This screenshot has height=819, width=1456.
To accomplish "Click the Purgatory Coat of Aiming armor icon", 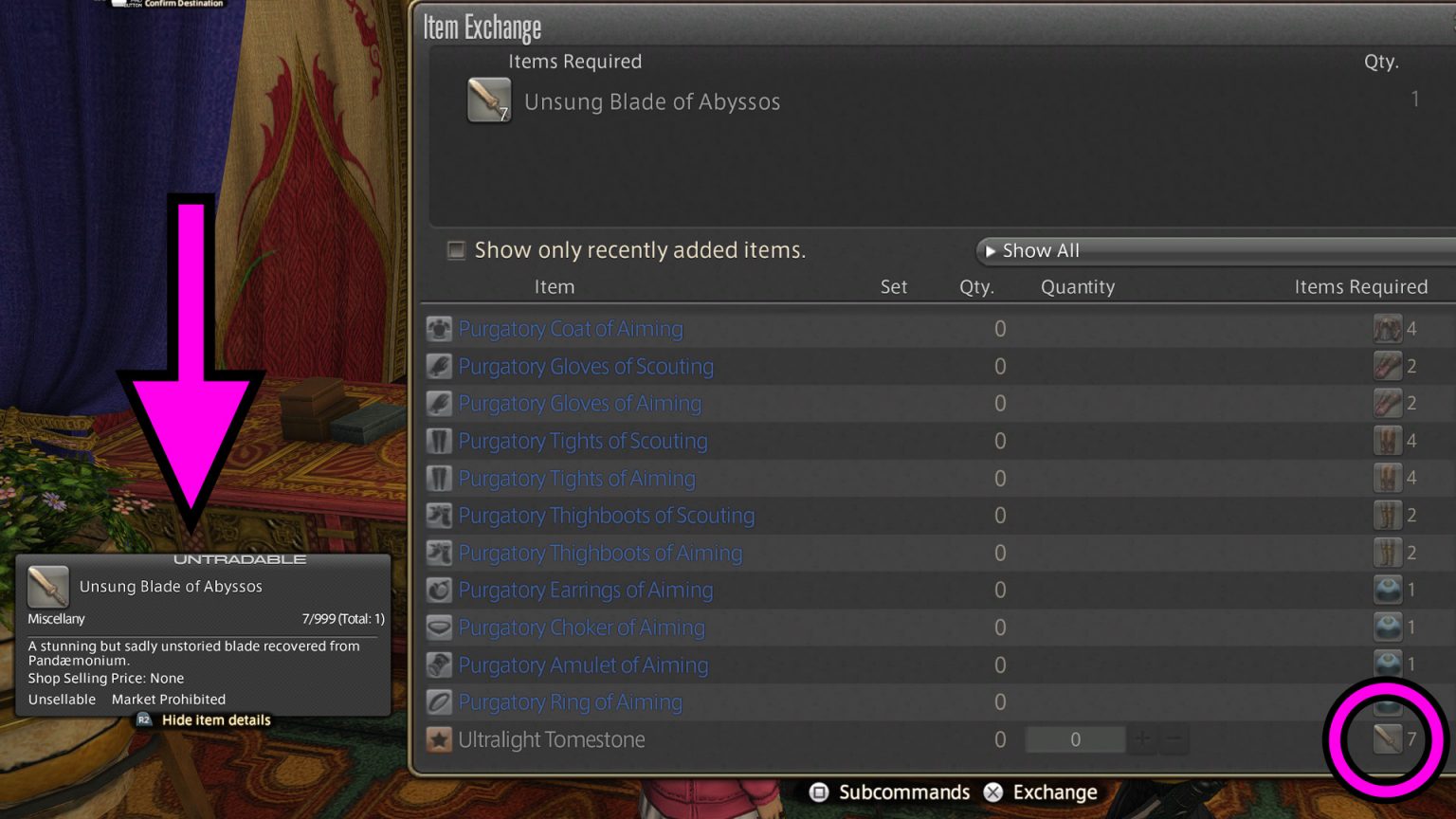I will click(x=438, y=328).
